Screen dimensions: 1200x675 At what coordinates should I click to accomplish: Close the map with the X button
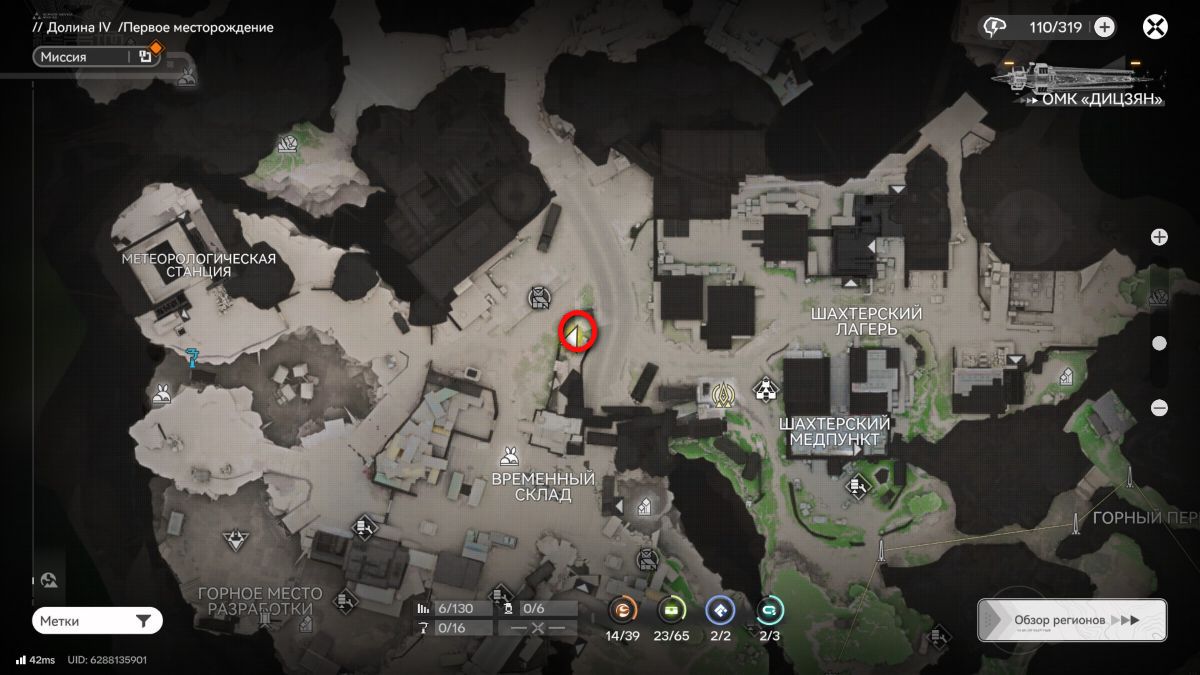(x=1155, y=27)
